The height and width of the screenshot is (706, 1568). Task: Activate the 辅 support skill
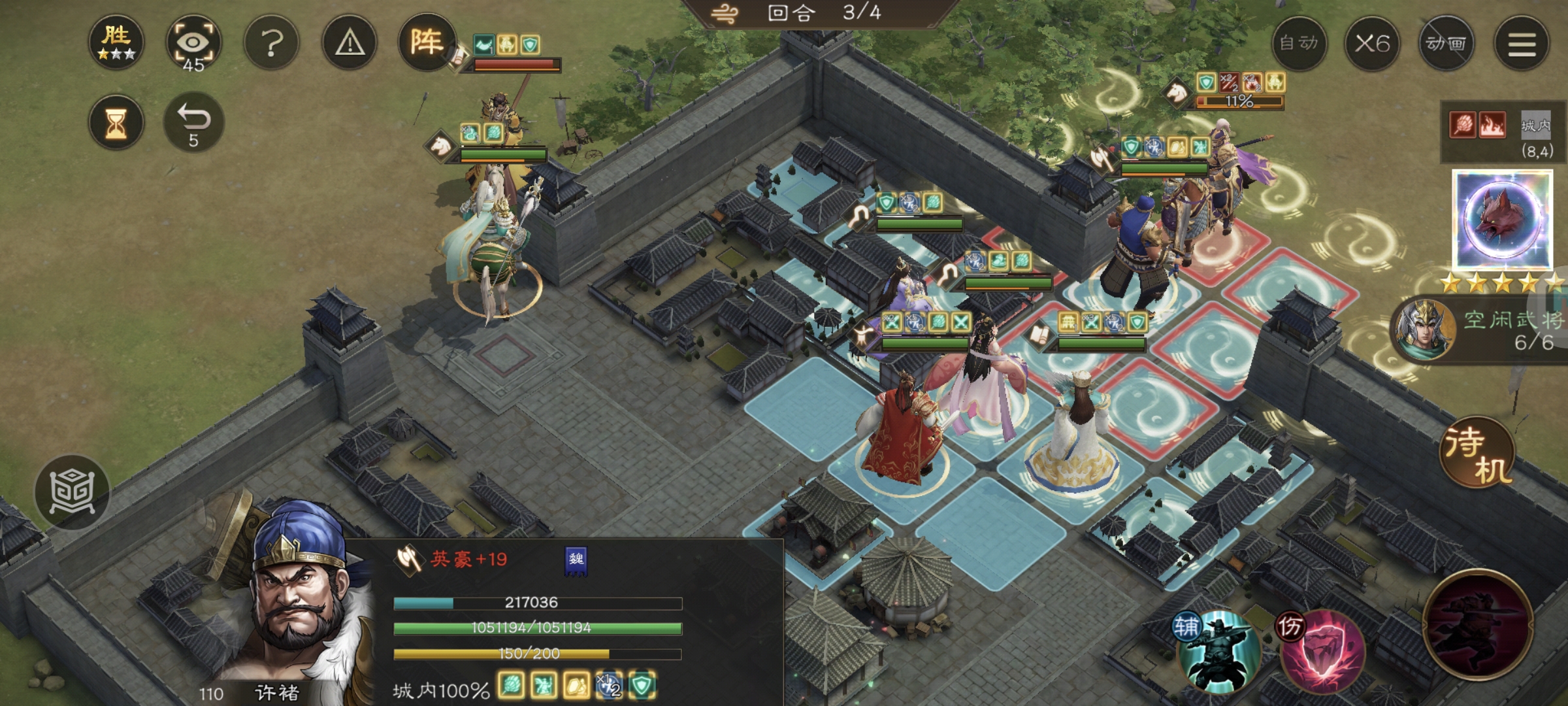1218,650
